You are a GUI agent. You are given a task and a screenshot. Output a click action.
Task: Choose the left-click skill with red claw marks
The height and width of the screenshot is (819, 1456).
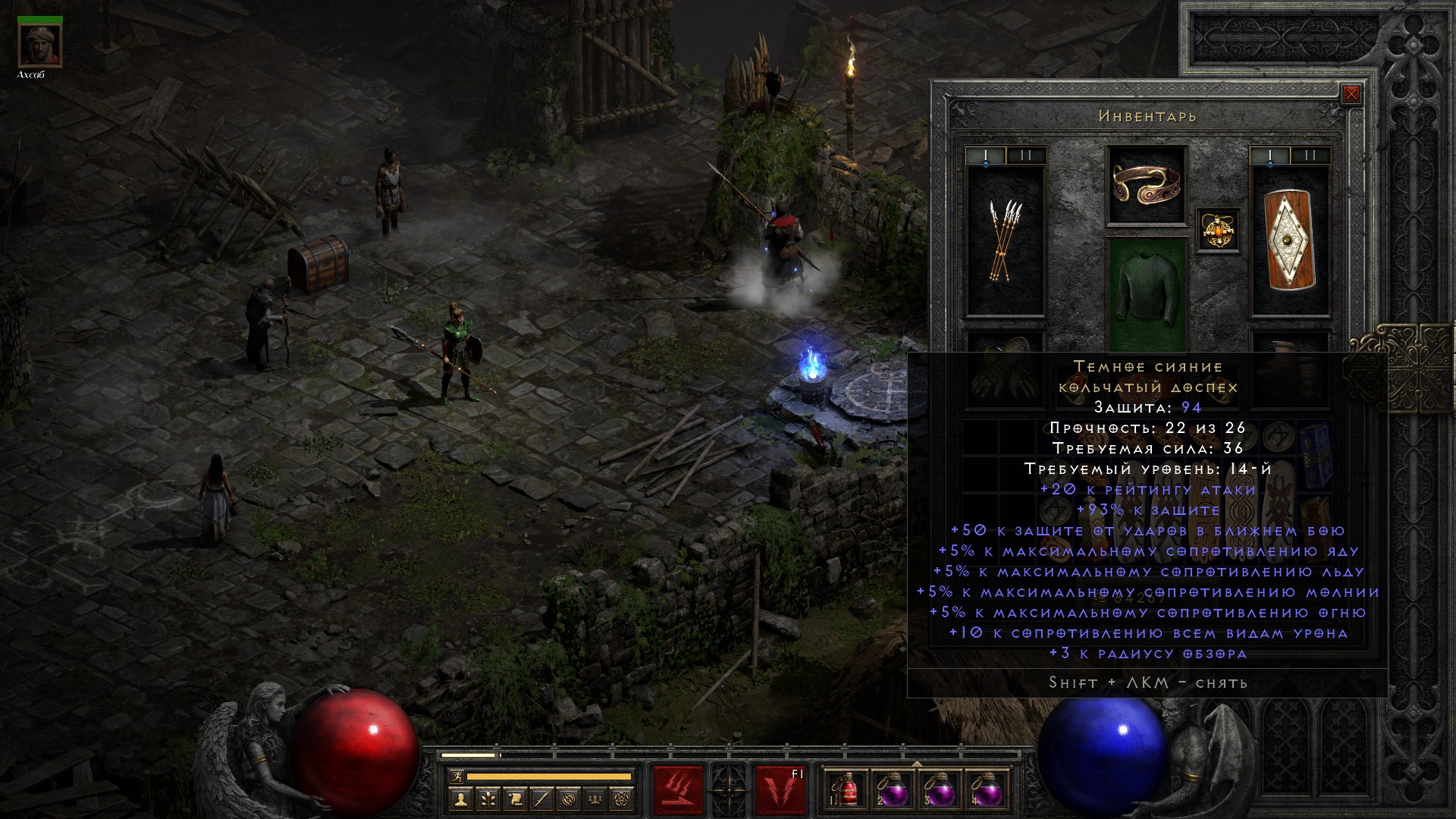click(x=679, y=790)
